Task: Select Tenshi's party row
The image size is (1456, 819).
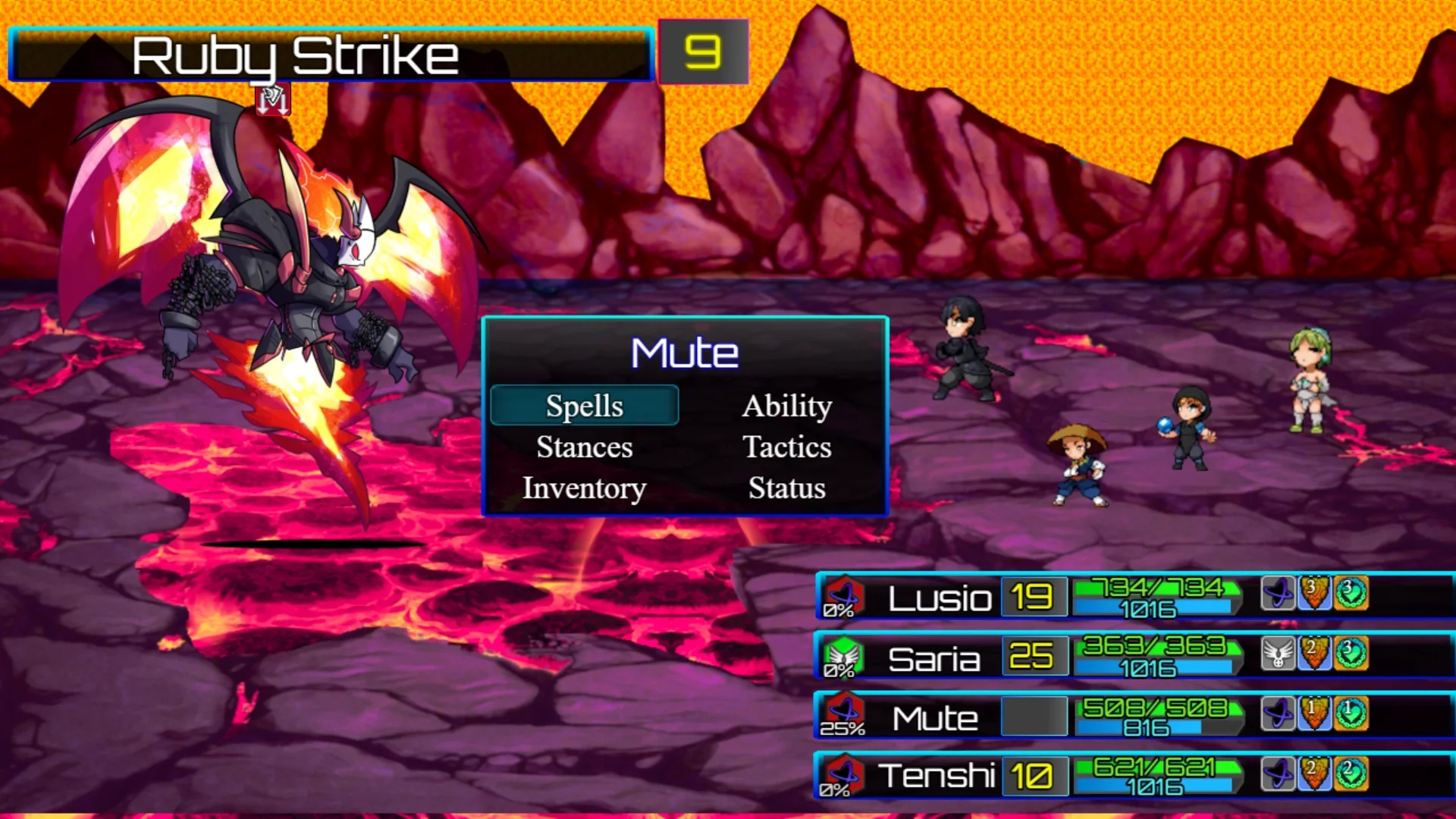Action: 936,776
